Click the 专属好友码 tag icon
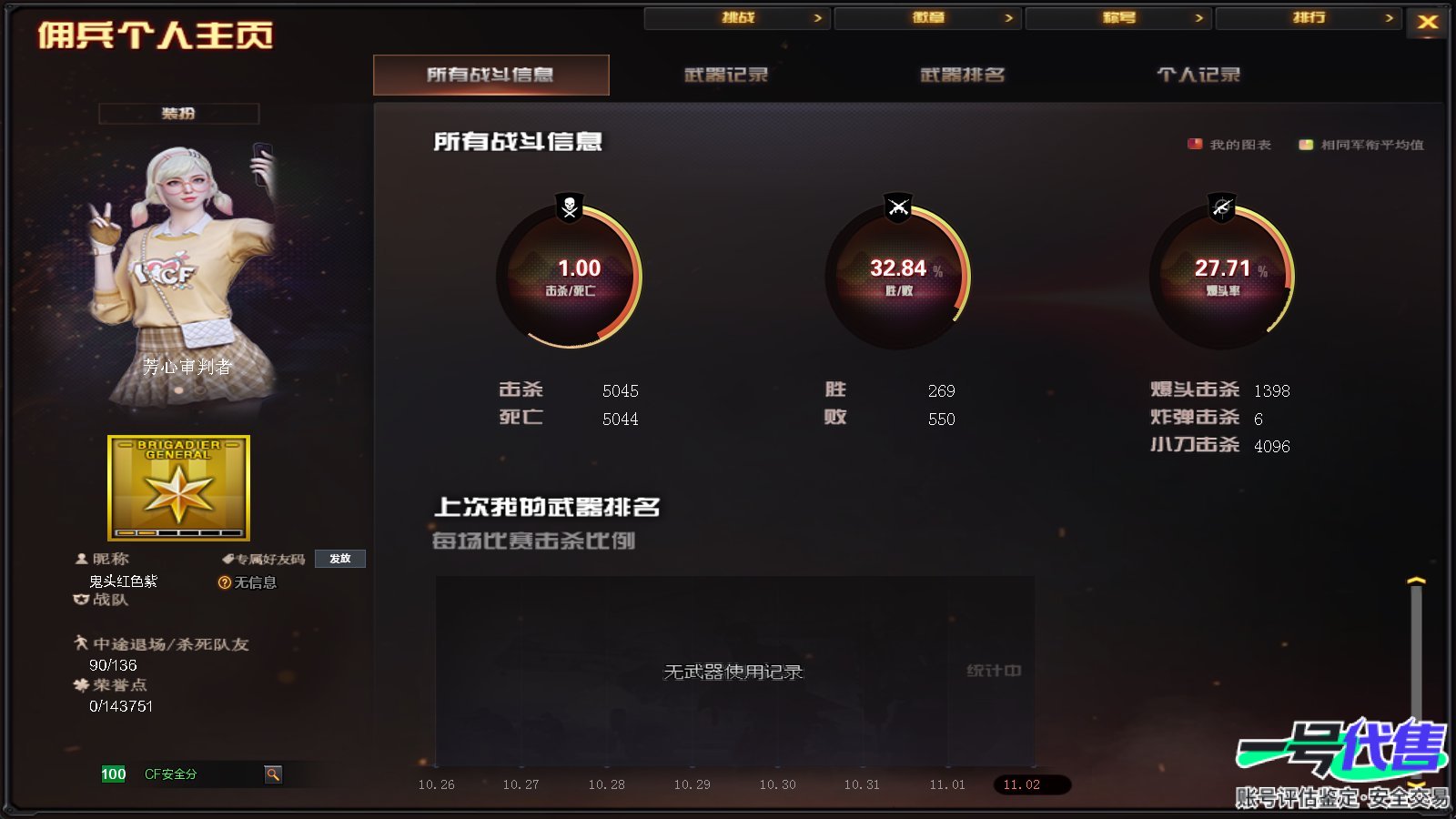The height and width of the screenshot is (819, 1456). (229, 559)
